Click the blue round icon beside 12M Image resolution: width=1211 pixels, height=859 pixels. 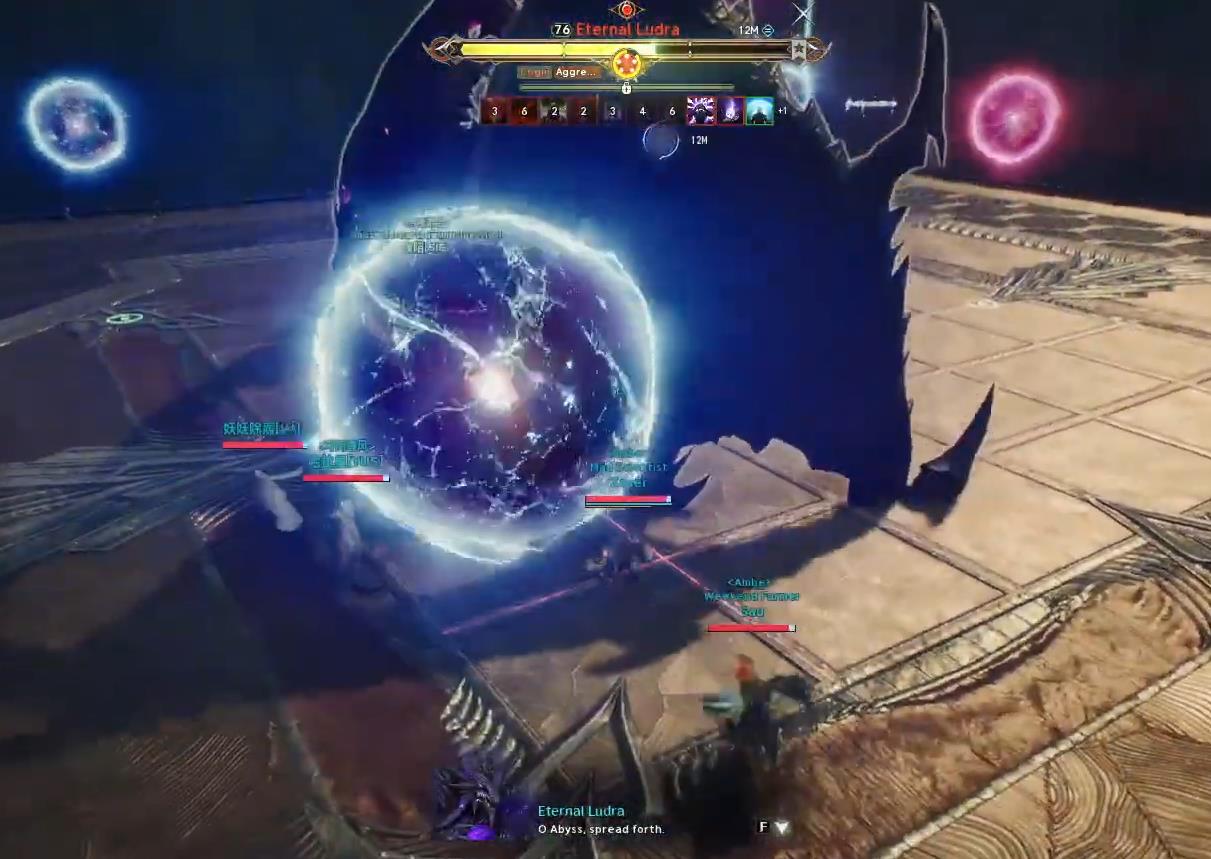pos(768,31)
